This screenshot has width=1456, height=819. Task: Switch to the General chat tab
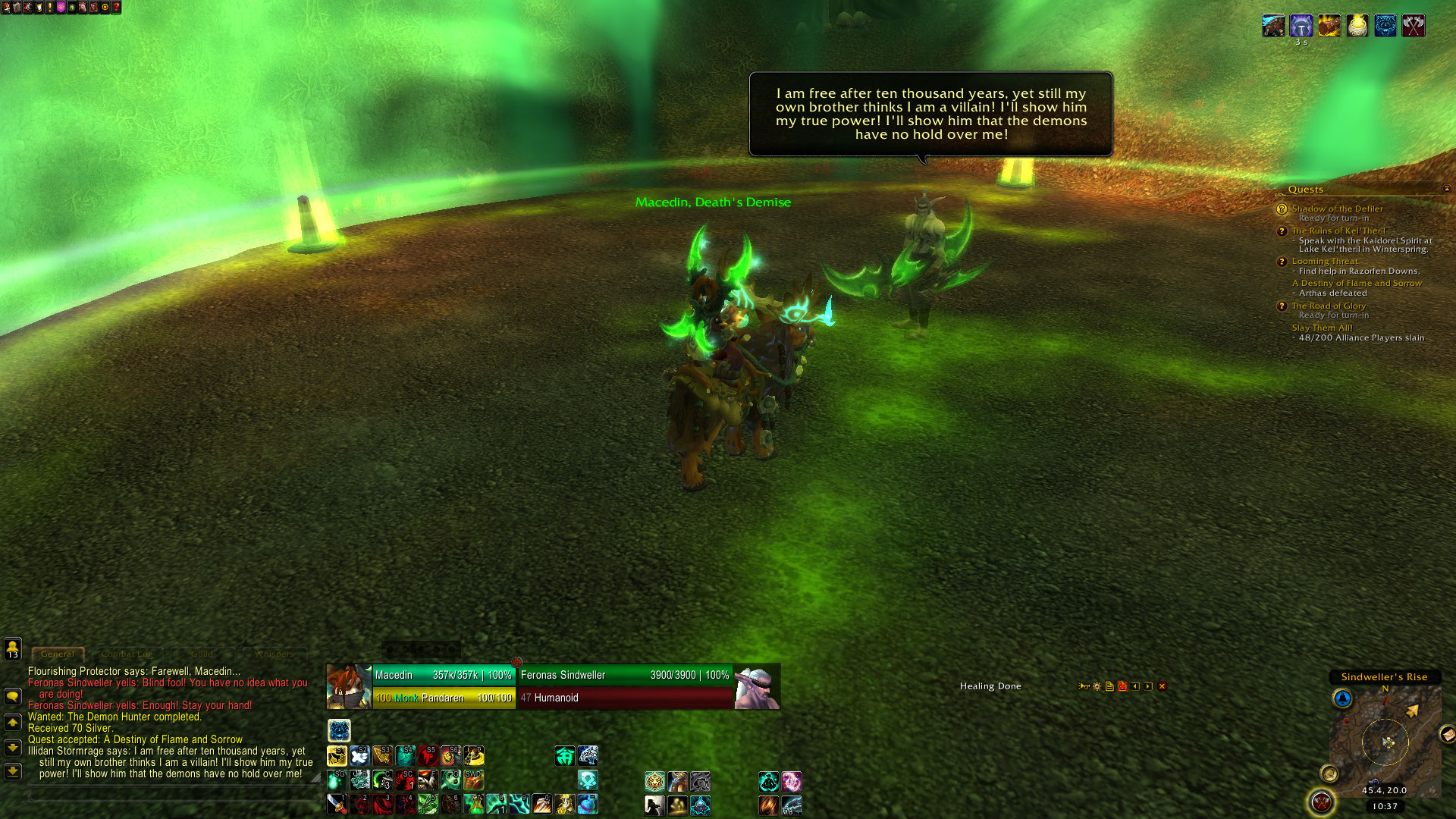click(58, 654)
